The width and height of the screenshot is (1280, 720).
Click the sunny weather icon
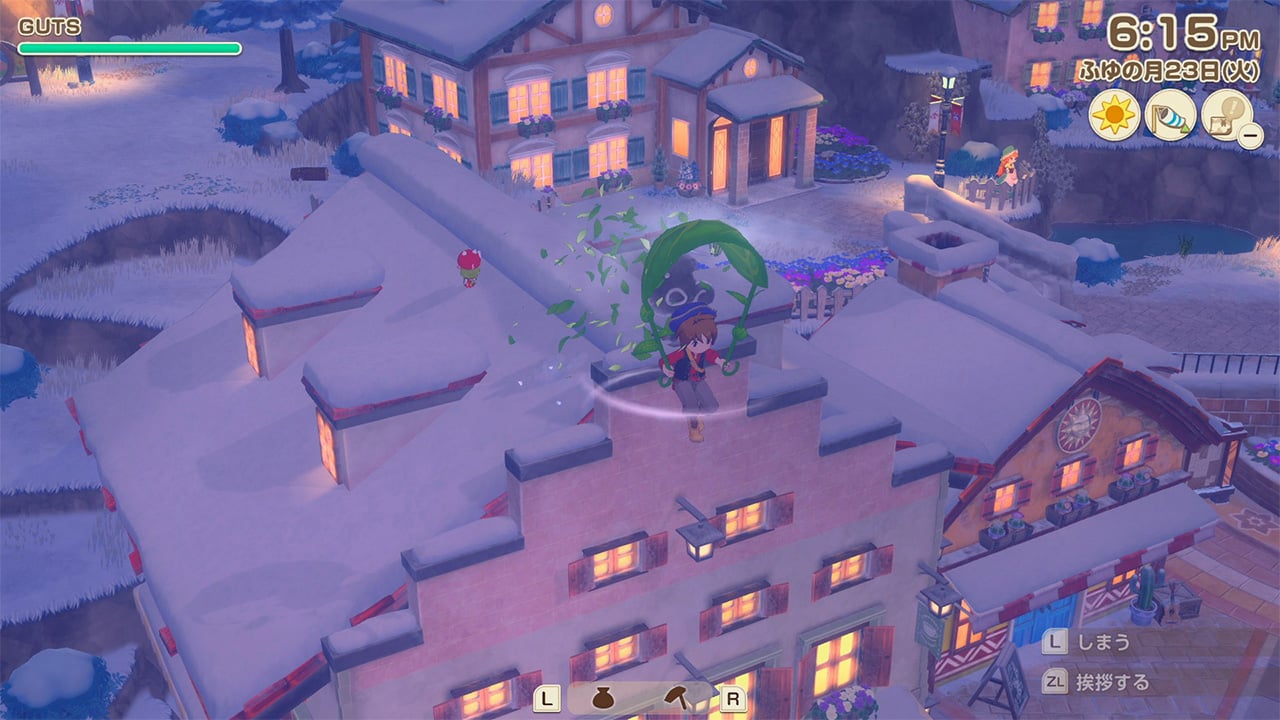tap(1114, 114)
